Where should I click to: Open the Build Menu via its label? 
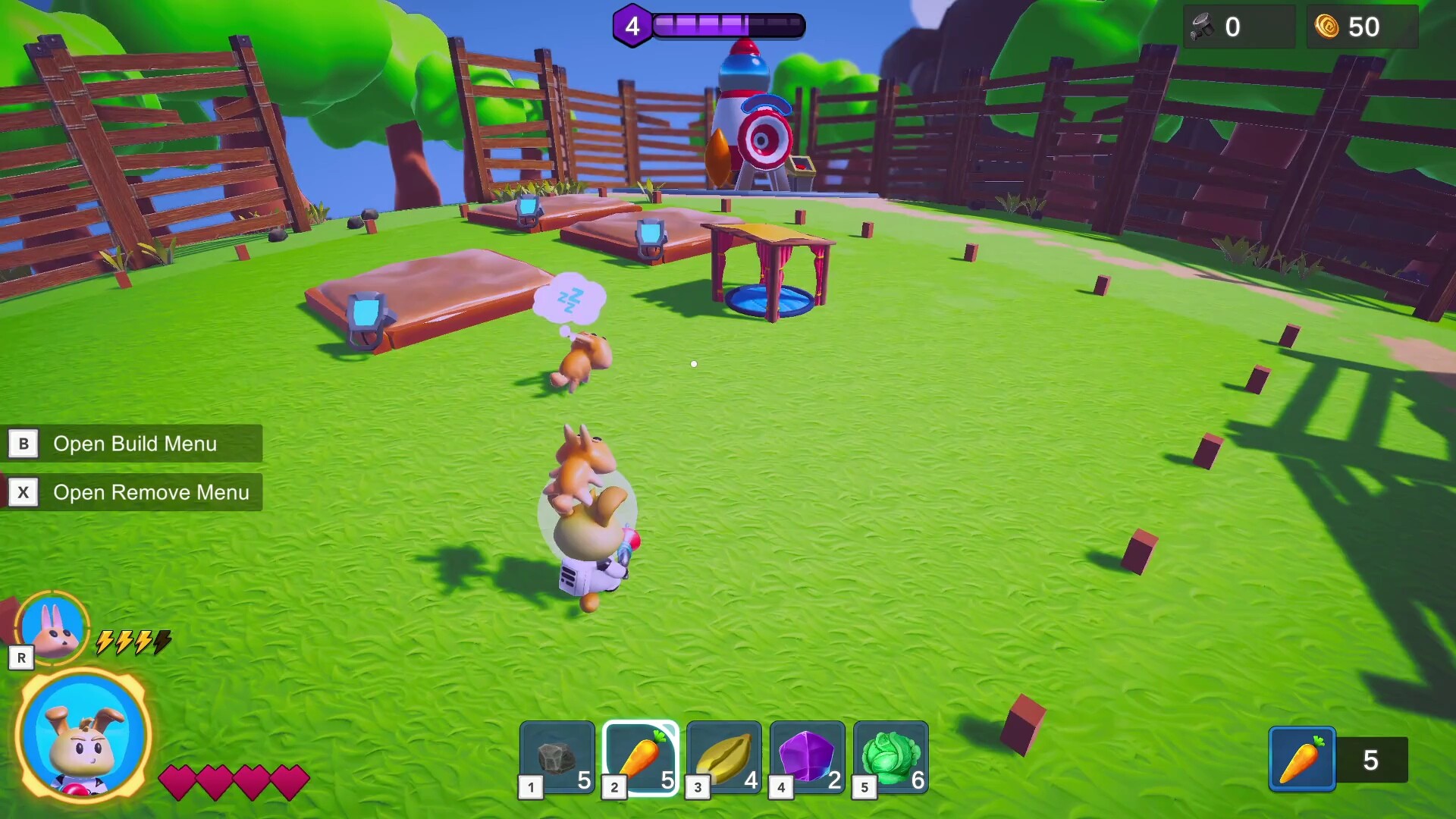click(134, 444)
